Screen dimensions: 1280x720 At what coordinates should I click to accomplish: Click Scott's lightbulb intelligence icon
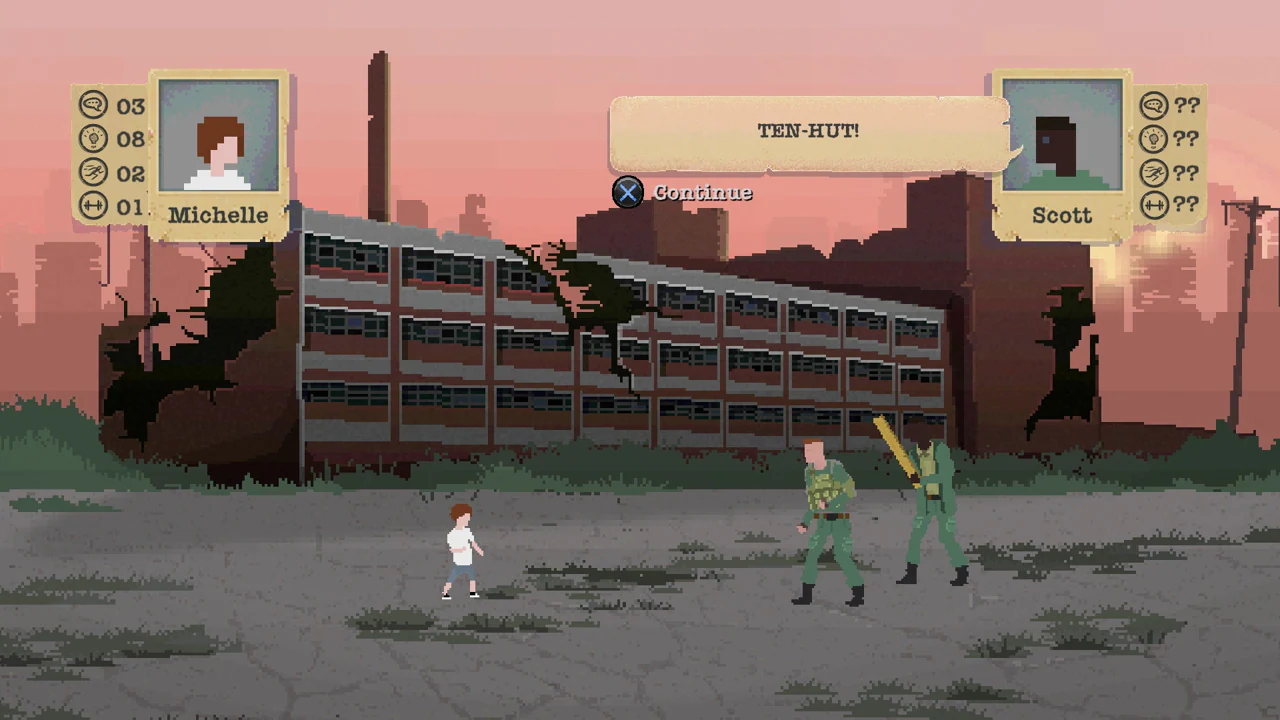[x=1154, y=139]
